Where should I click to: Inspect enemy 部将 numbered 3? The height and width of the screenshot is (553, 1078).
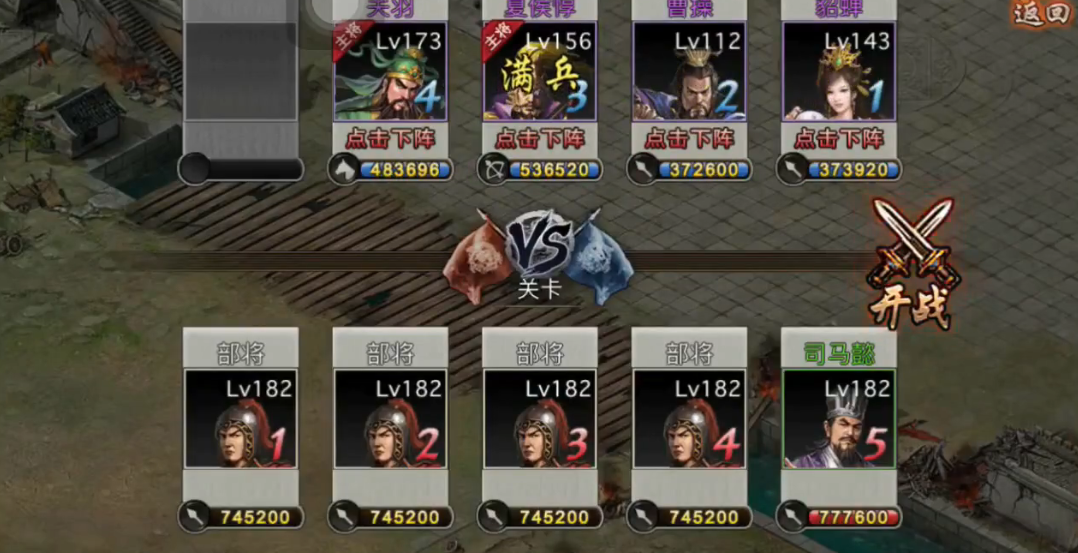point(540,420)
